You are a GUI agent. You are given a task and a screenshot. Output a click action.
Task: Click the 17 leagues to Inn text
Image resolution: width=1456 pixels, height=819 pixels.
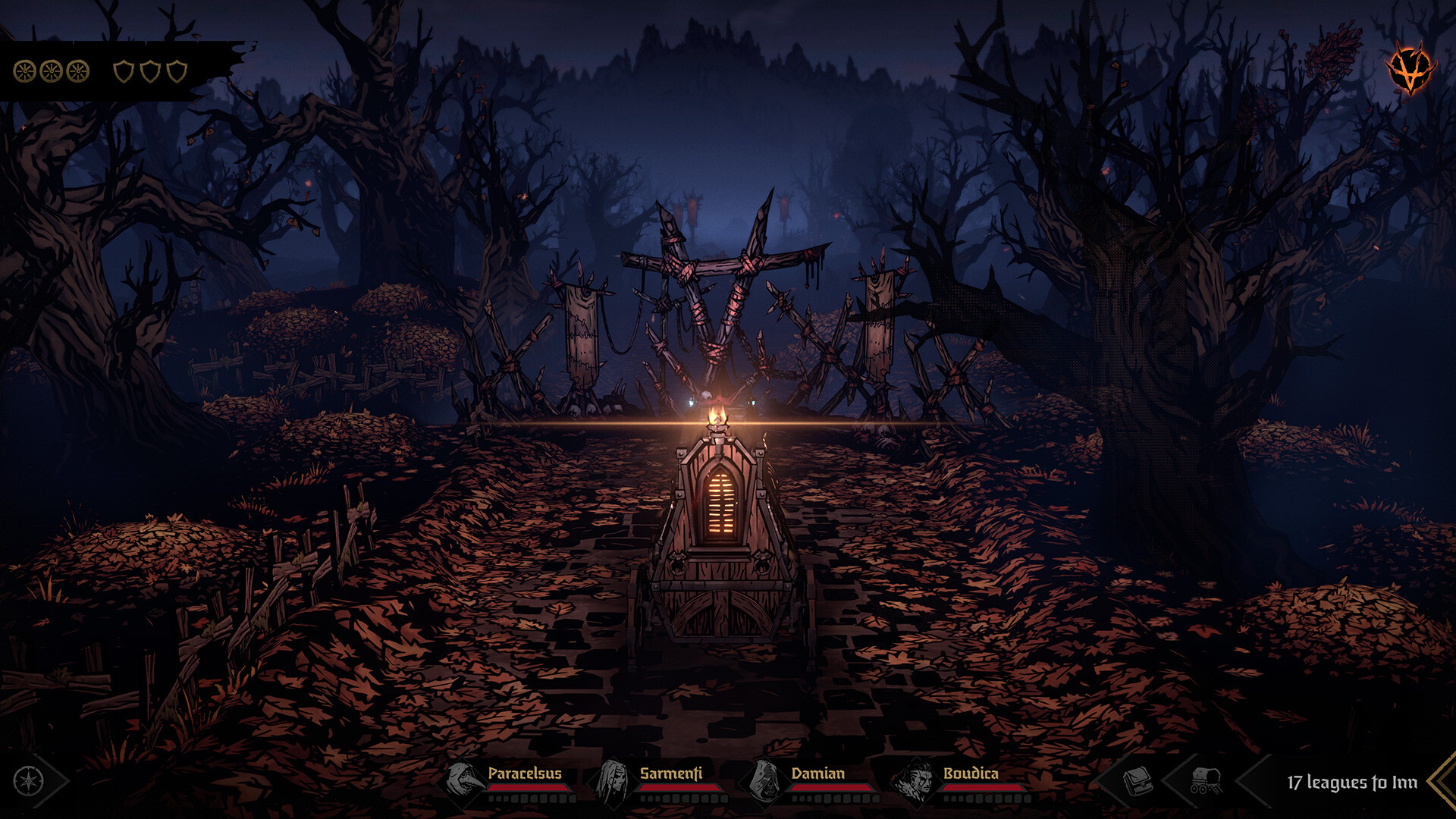pos(1354,781)
